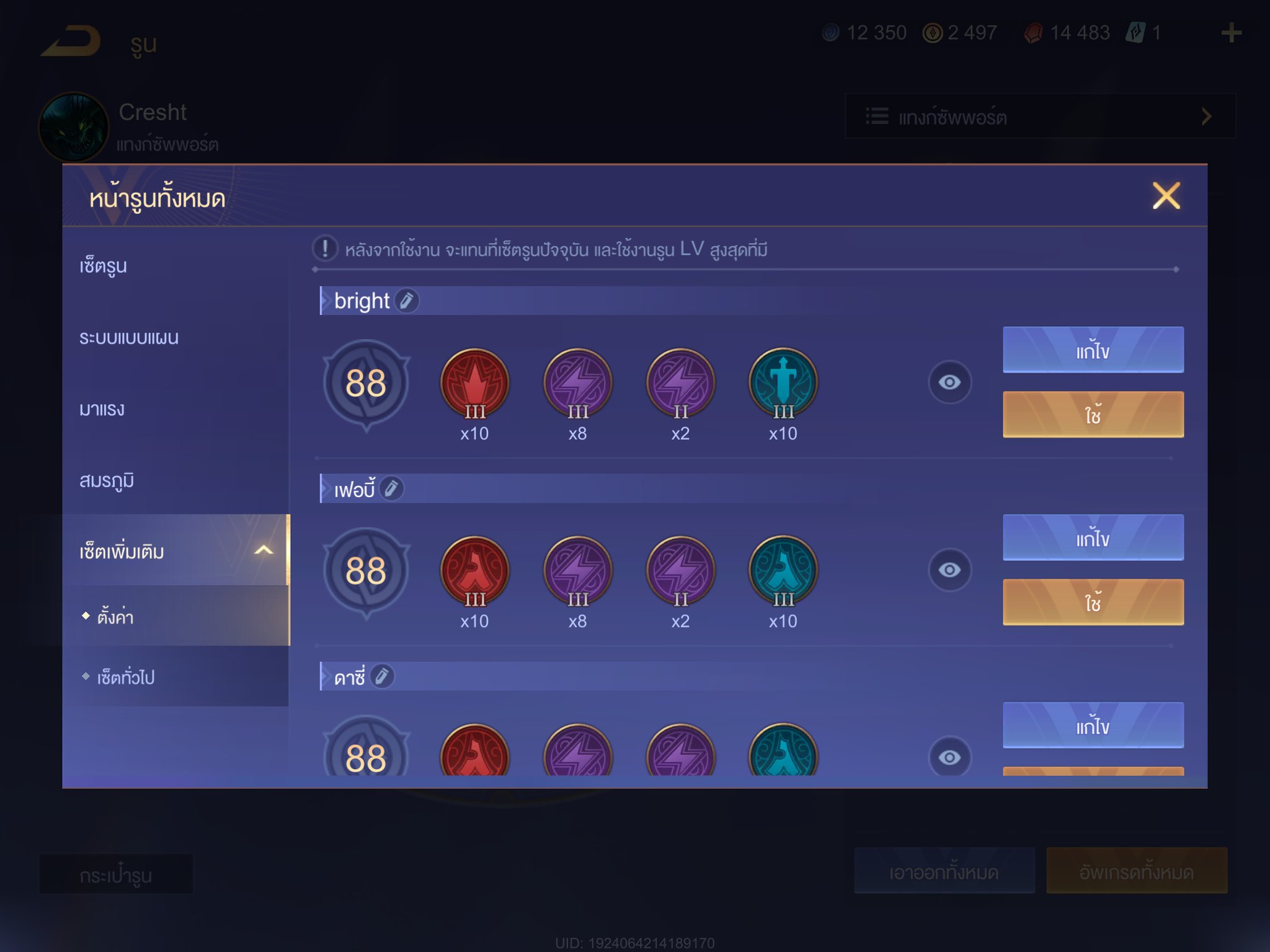The height and width of the screenshot is (952, 1270).
Task: Select the teal sword rune in bright
Action: pyautogui.click(x=783, y=382)
